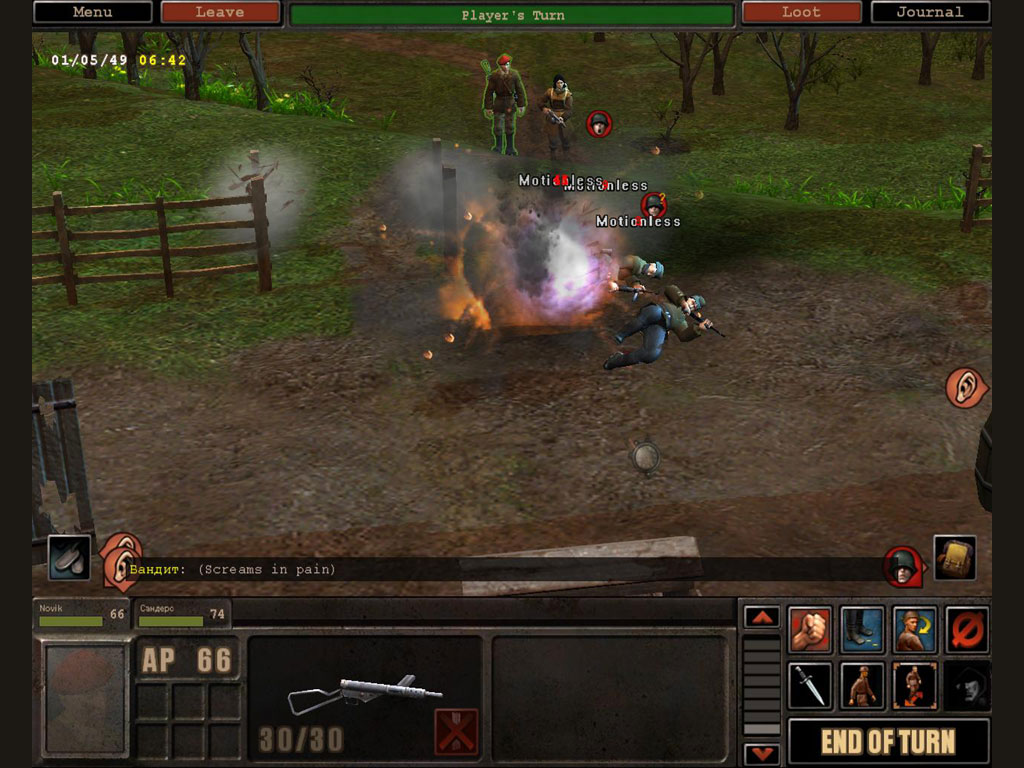The image size is (1024, 768).
Task: Choose the standing soldier stance icon
Action: pyautogui.click(x=862, y=685)
